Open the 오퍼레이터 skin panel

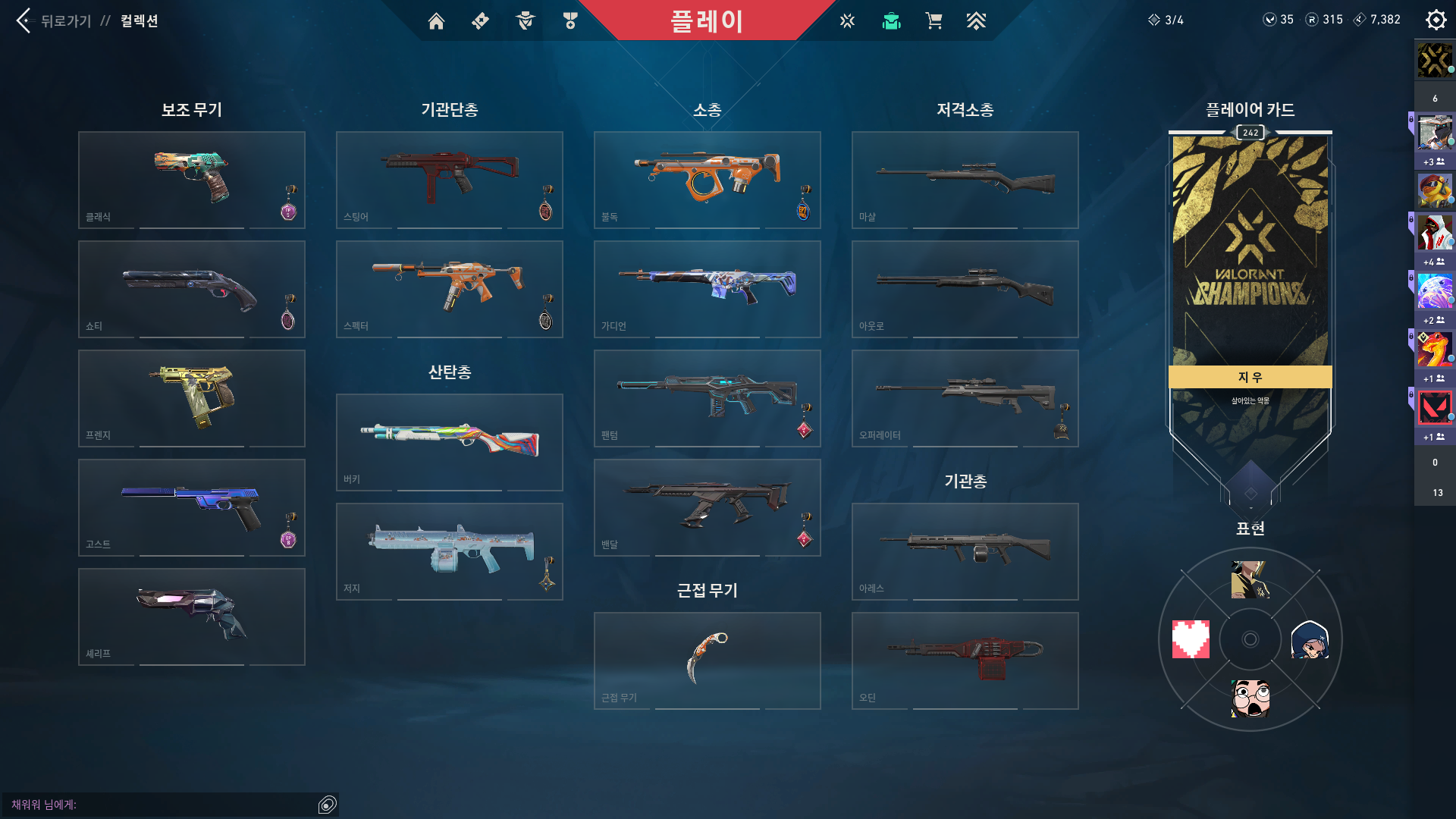pos(965,398)
